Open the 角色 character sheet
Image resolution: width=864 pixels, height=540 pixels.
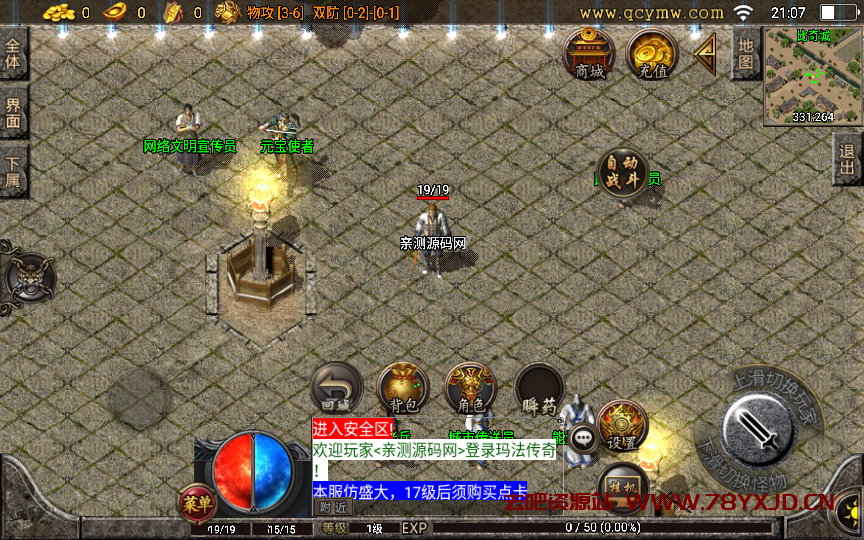coord(470,388)
